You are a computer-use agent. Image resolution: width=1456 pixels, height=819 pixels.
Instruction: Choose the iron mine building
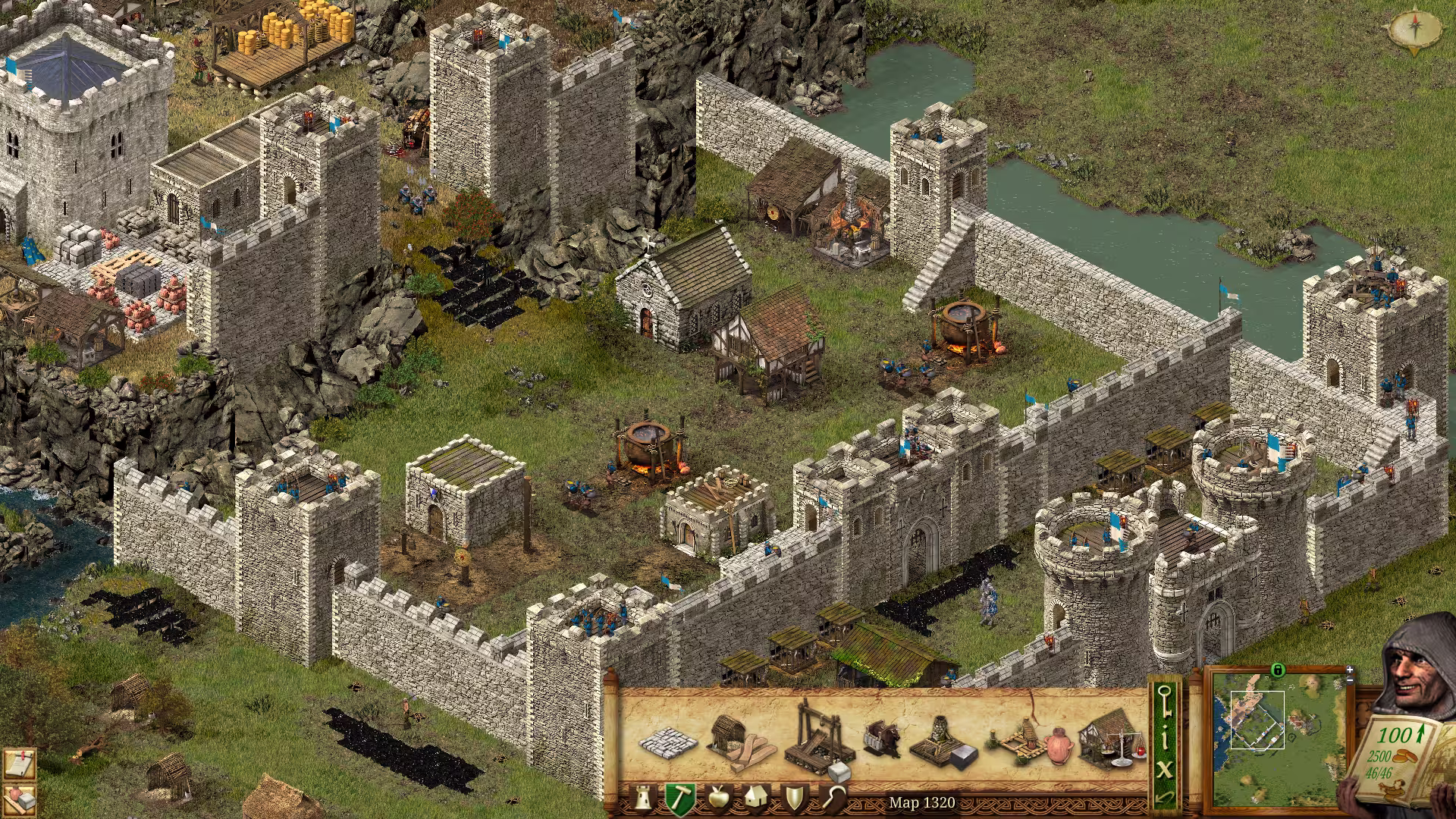[x=944, y=743]
